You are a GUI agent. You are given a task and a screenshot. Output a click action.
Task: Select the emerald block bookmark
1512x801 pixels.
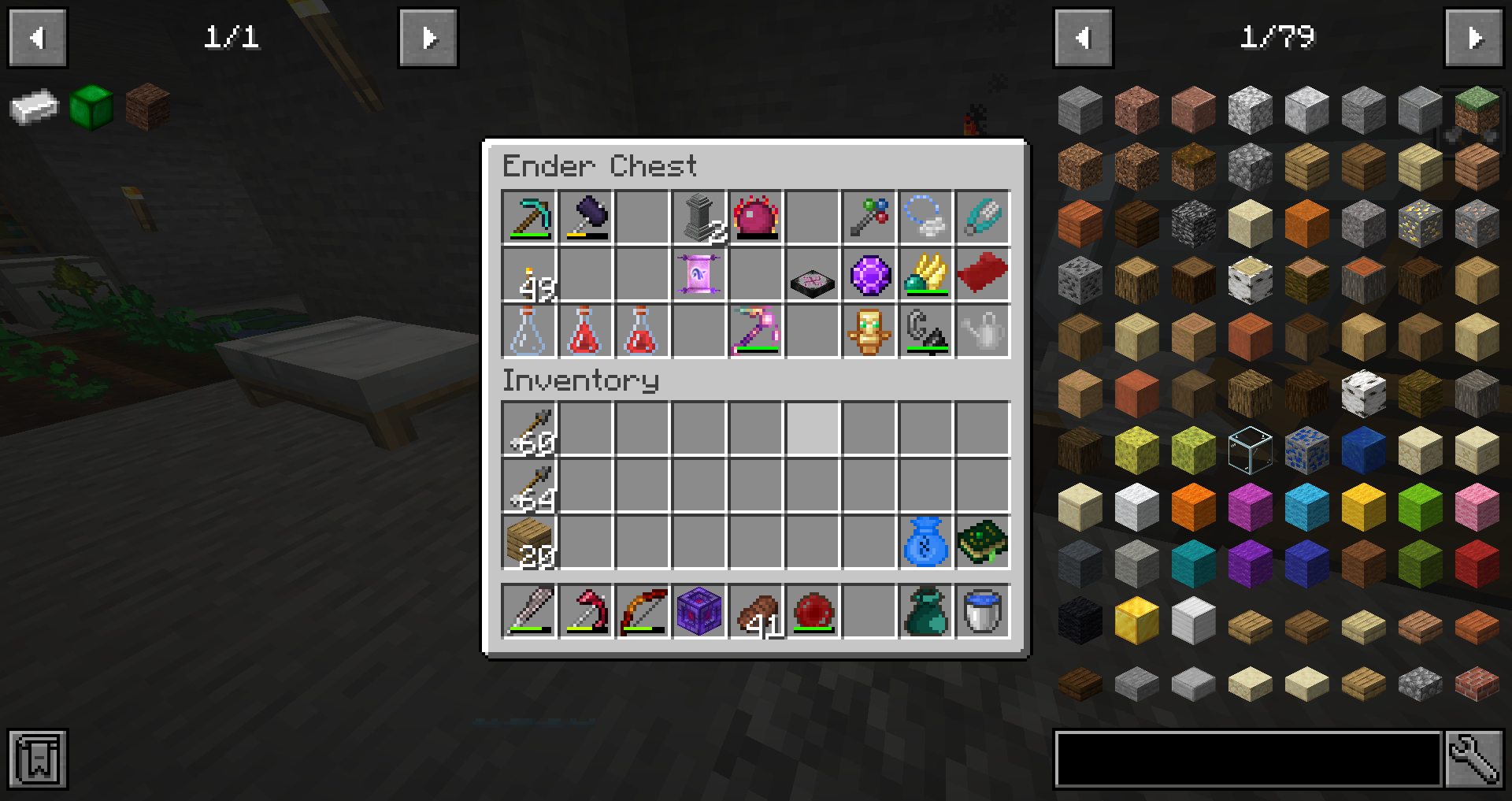(91, 108)
